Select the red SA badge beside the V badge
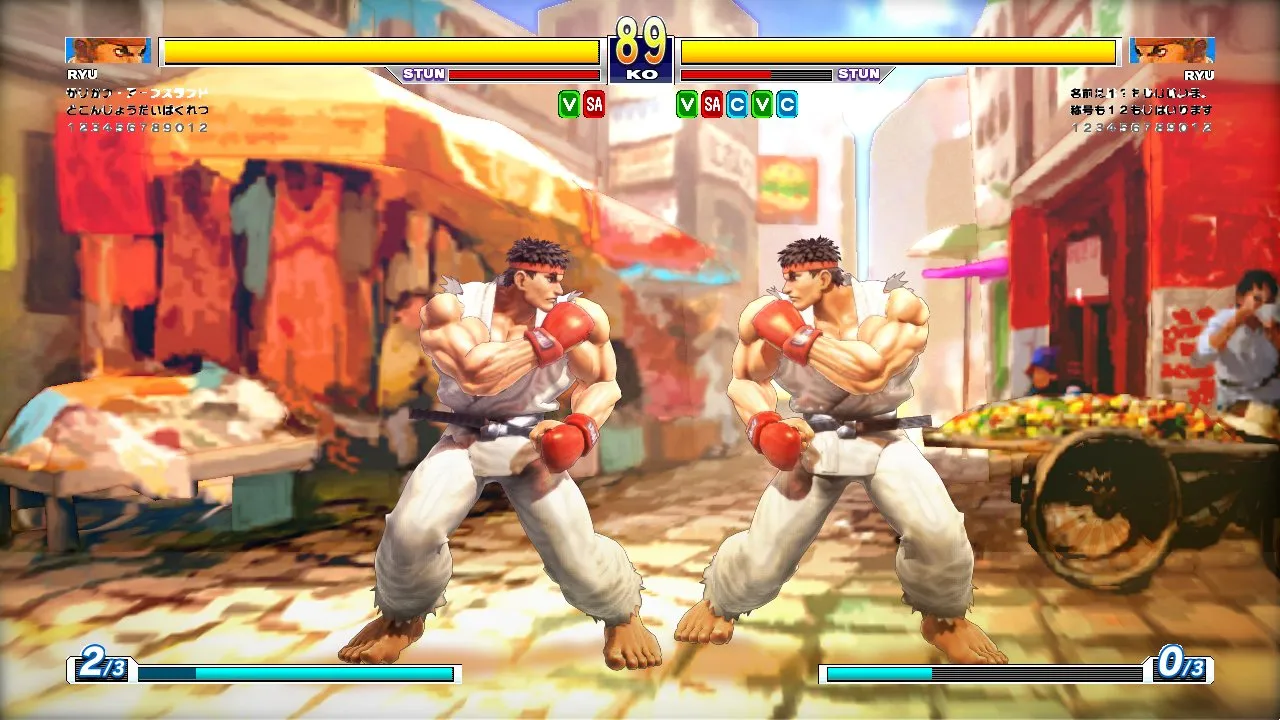1280x720 pixels. click(592, 104)
